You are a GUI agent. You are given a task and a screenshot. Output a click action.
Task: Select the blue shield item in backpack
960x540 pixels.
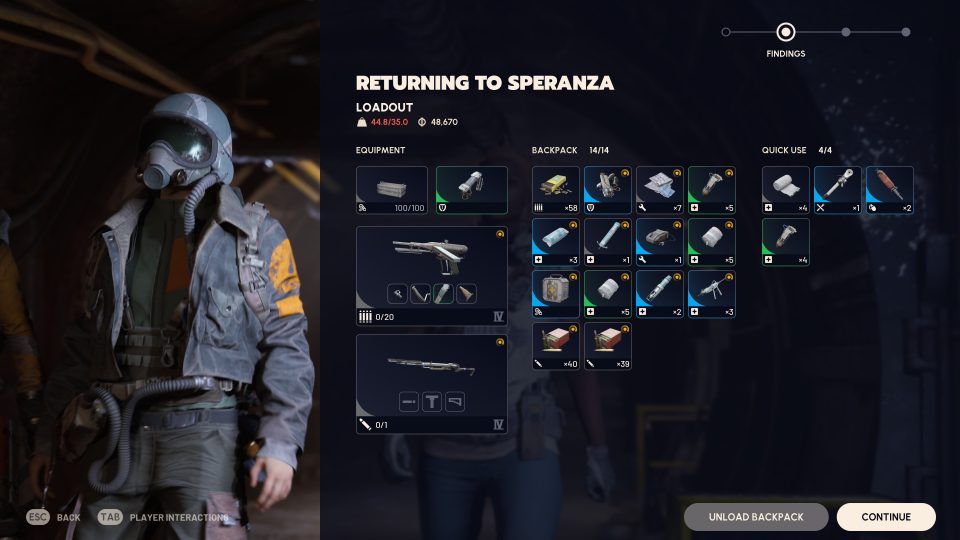pos(608,190)
